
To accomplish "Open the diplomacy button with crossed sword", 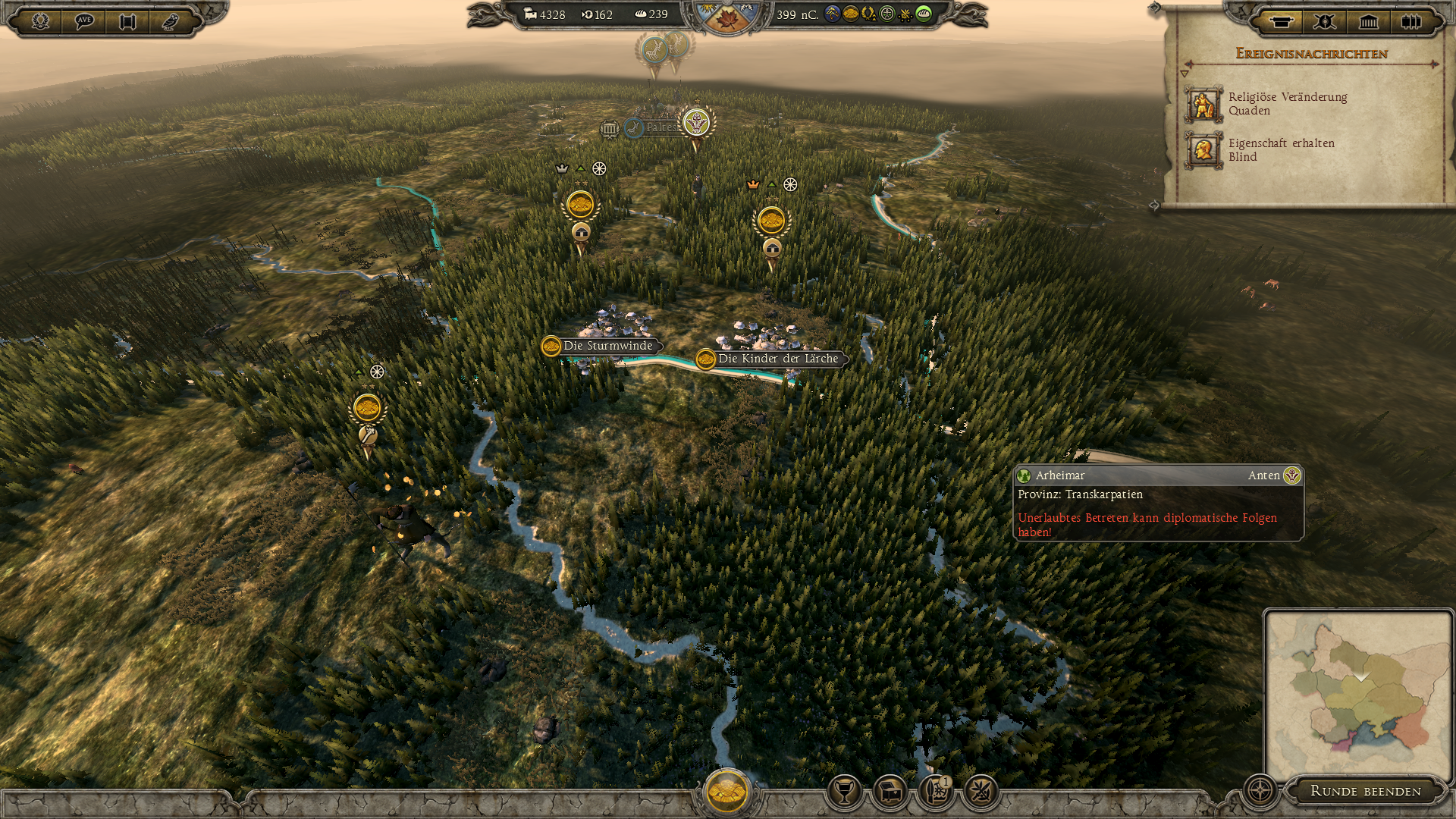I will tap(980, 792).
